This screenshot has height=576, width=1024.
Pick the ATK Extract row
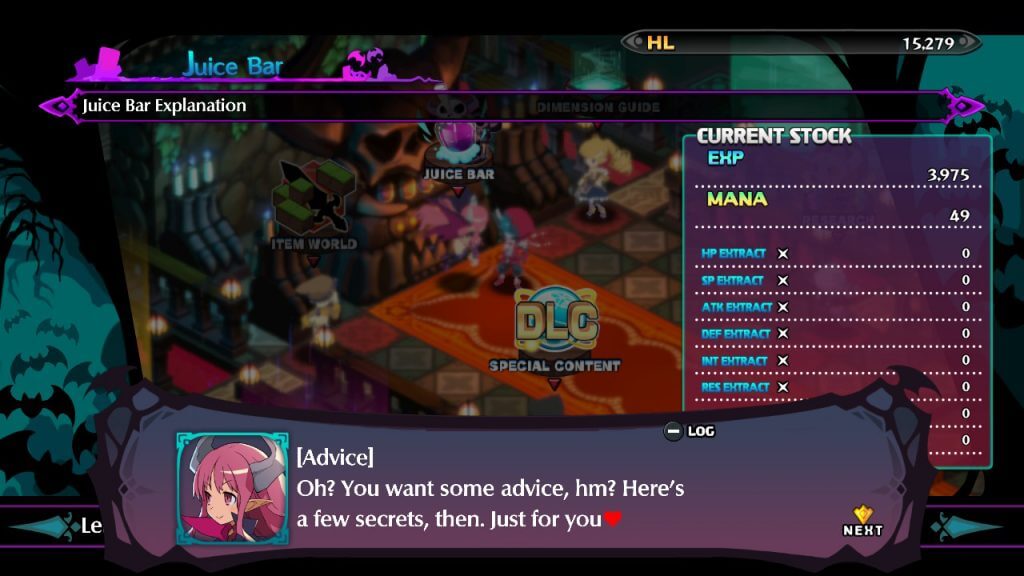(836, 307)
